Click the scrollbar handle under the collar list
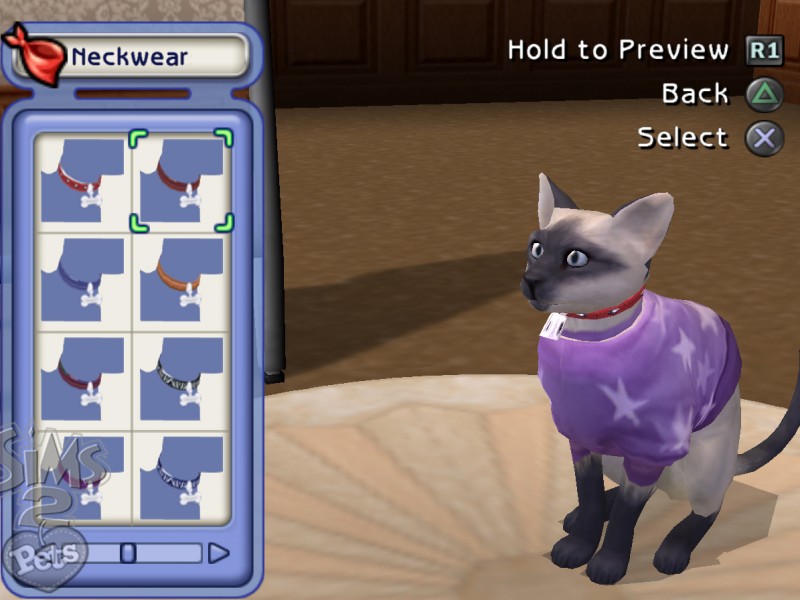 point(128,553)
